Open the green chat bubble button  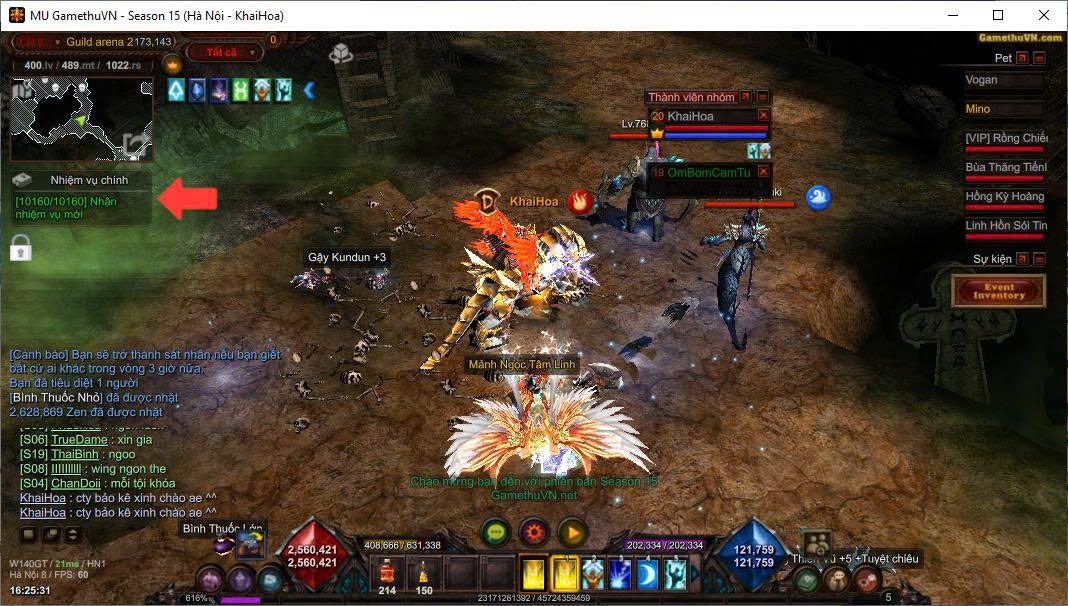tap(495, 532)
